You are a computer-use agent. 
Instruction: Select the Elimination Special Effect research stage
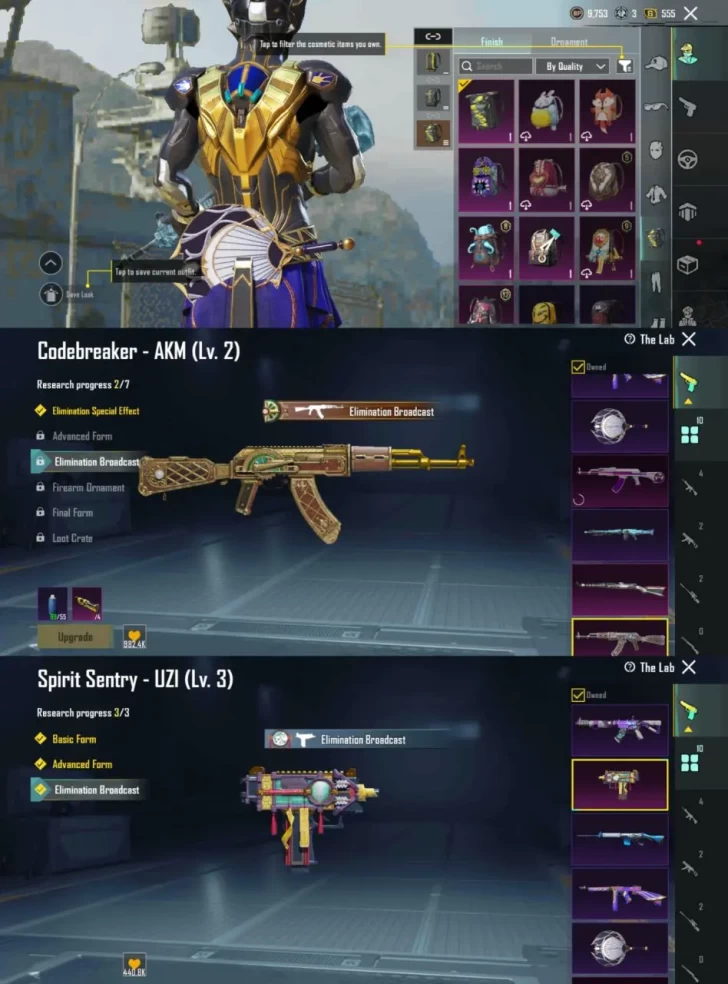(95, 411)
